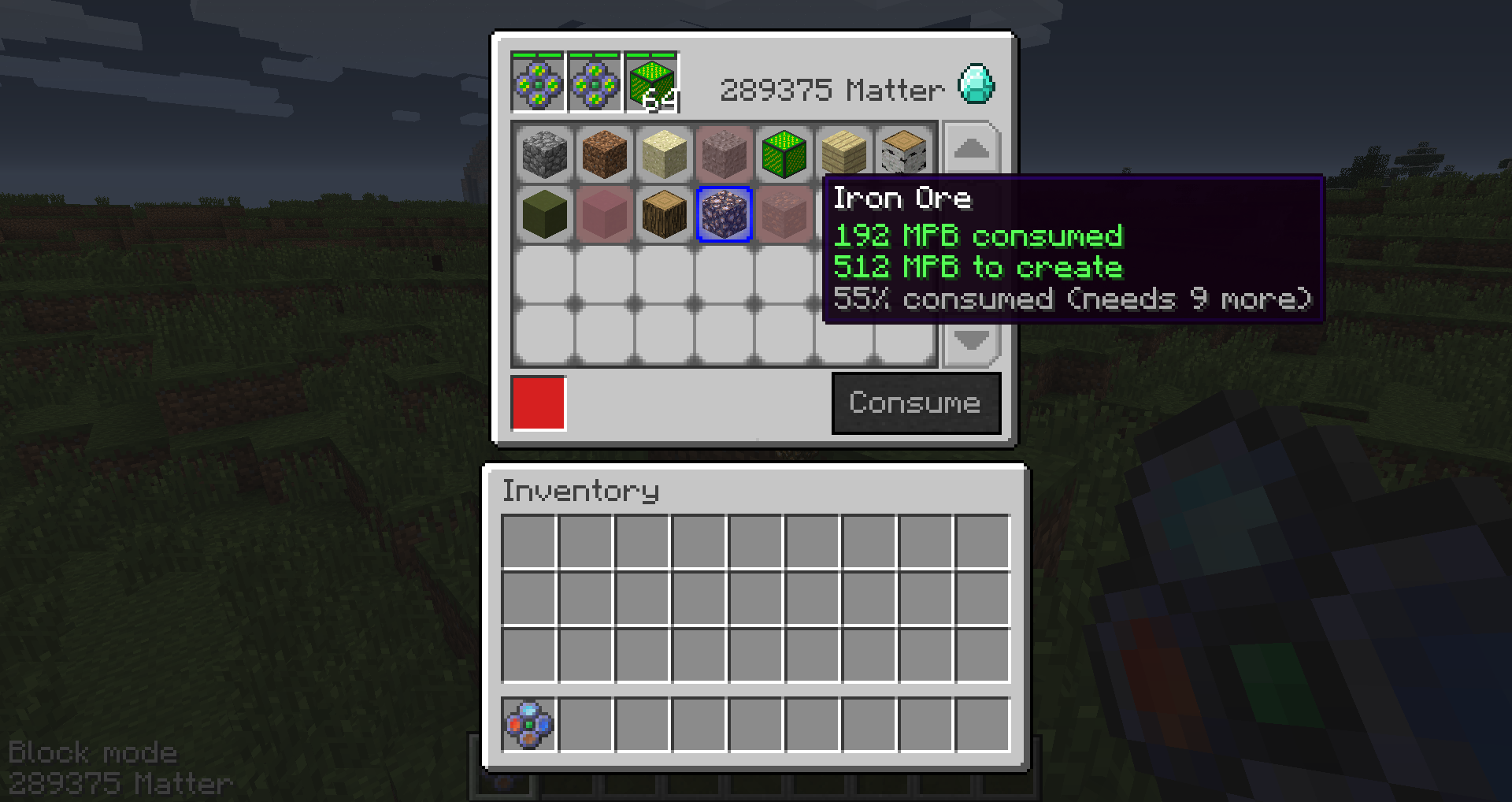Select the birch log block
The image size is (1512, 802).
click(904, 154)
